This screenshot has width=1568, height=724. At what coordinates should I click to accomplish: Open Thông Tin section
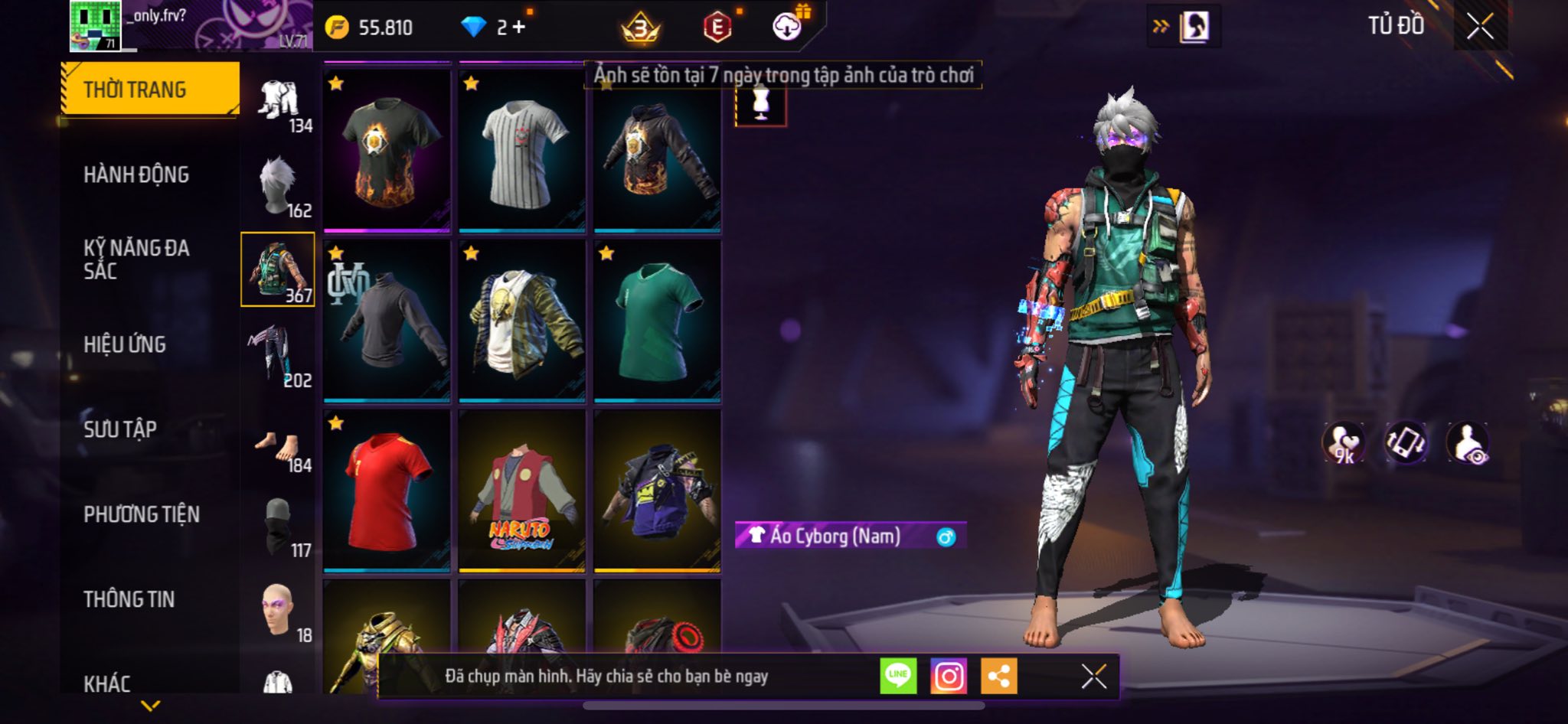click(129, 599)
